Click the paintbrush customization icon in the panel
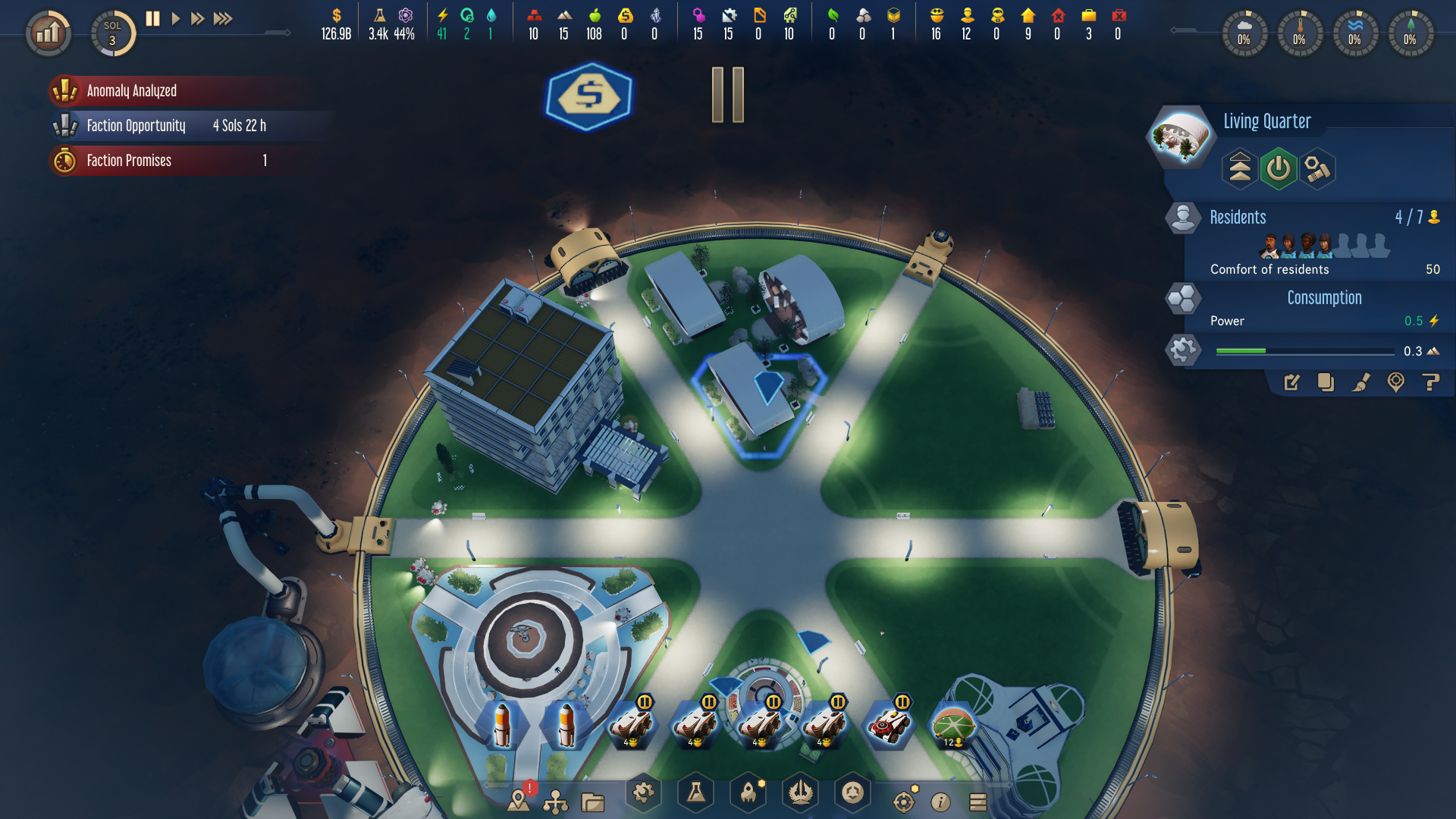The width and height of the screenshot is (1456, 819). (x=1361, y=384)
